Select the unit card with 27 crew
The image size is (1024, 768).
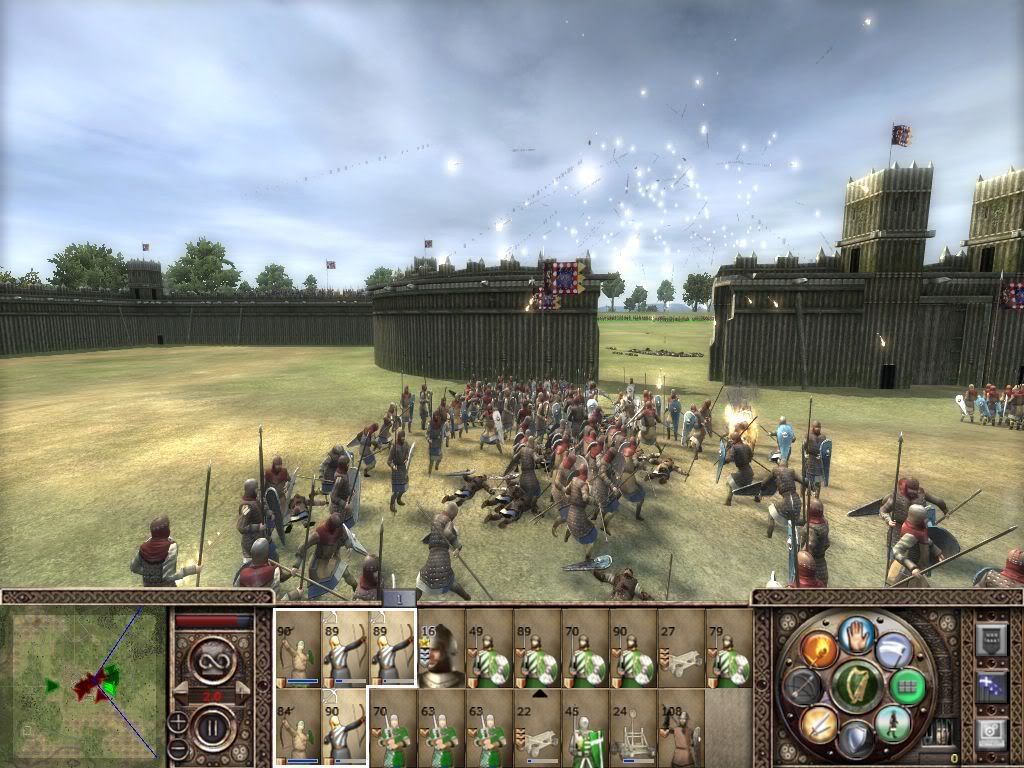pos(681,648)
